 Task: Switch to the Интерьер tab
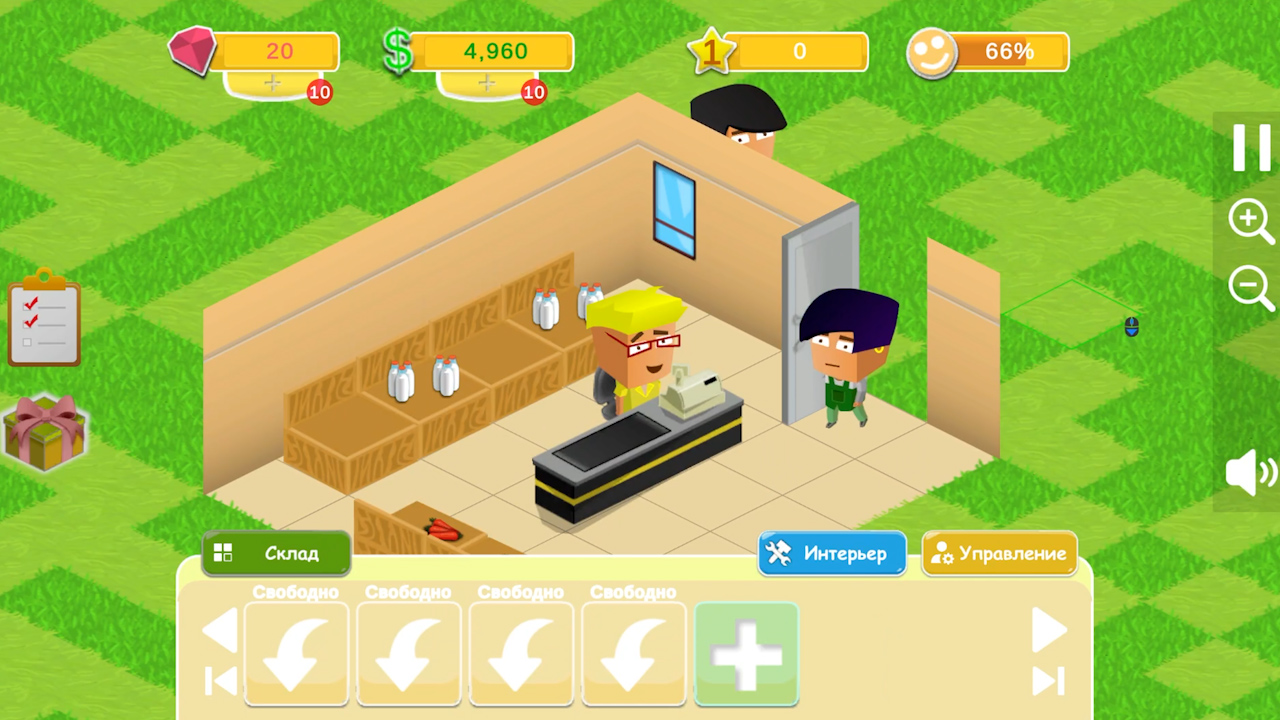tap(831, 553)
